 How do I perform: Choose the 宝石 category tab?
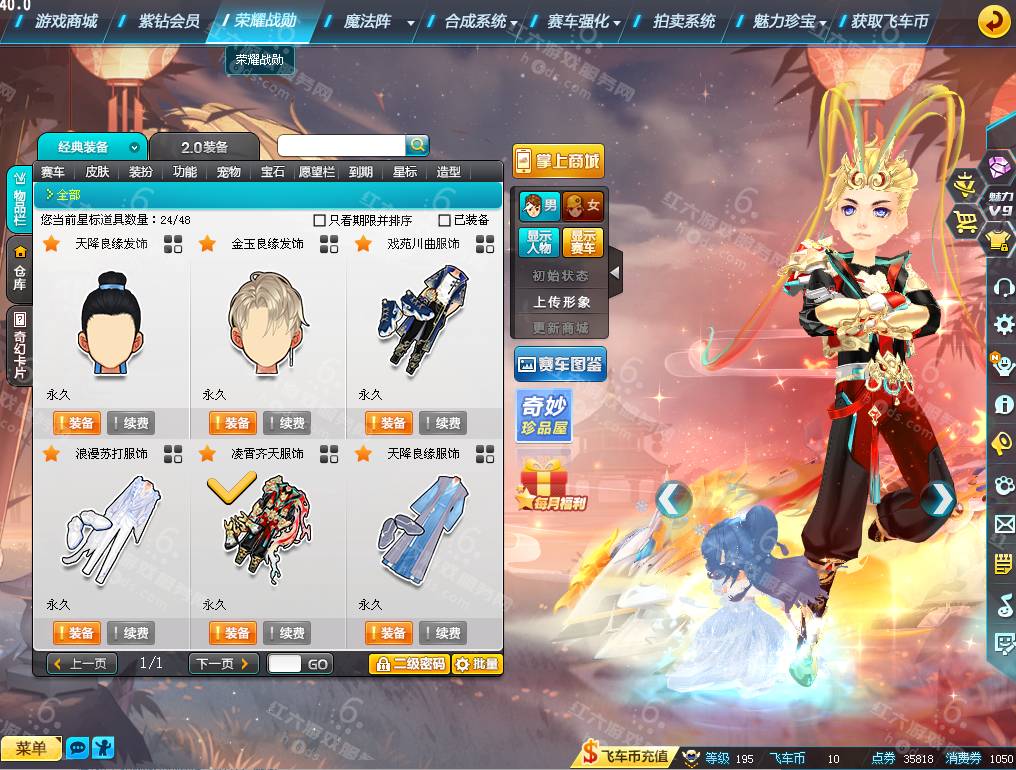point(273,172)
